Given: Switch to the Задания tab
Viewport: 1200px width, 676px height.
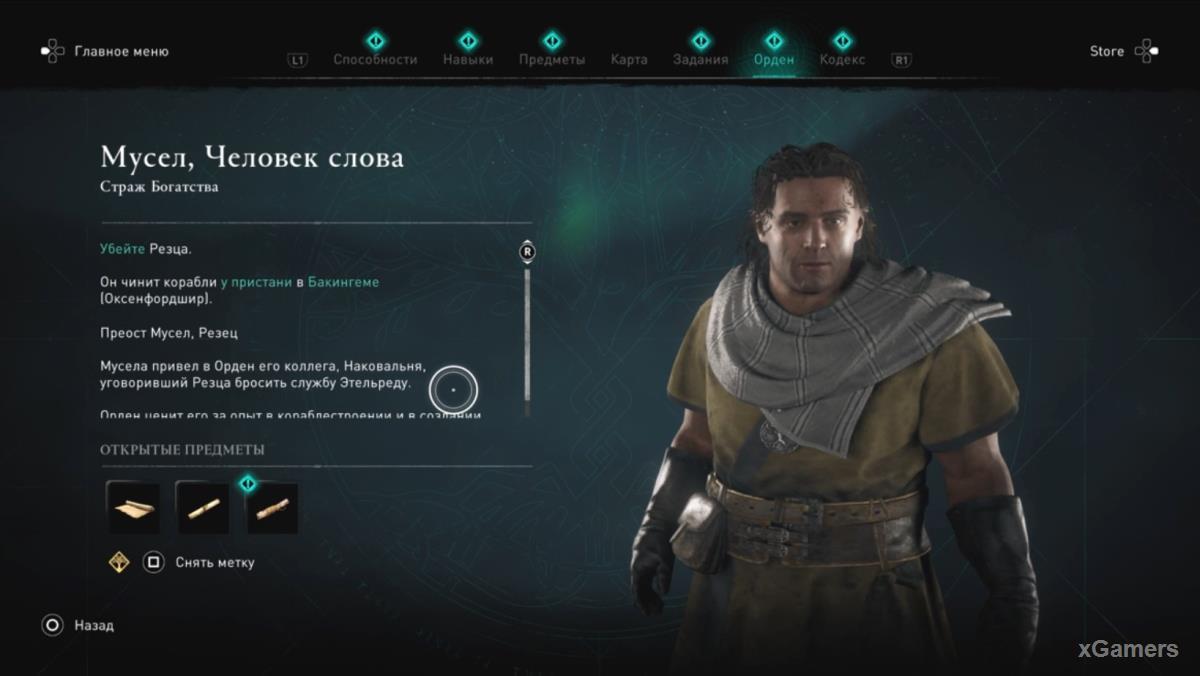Looking at the screenshot, I should tap(700, 58).
